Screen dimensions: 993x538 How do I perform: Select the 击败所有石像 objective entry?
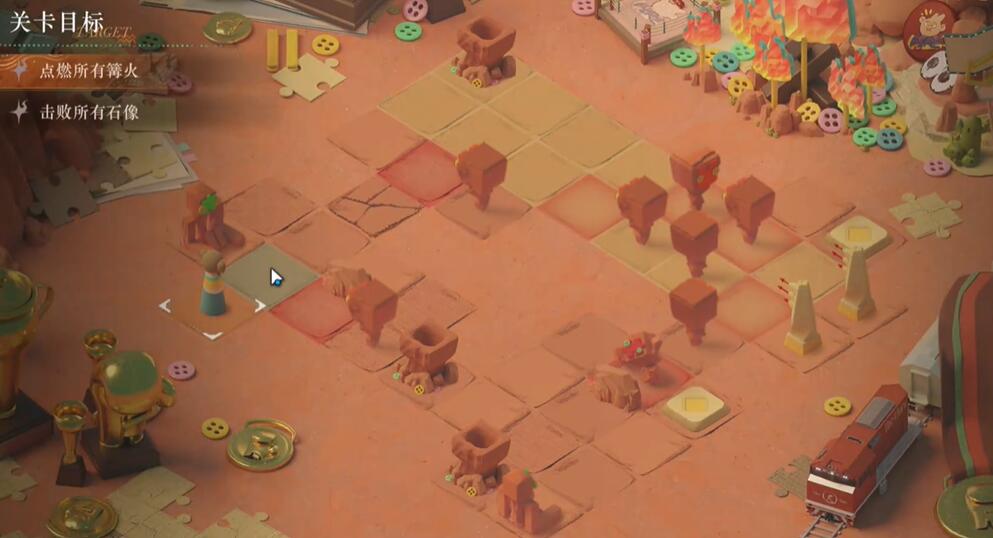pyautogui.click(x=88, y=113)
